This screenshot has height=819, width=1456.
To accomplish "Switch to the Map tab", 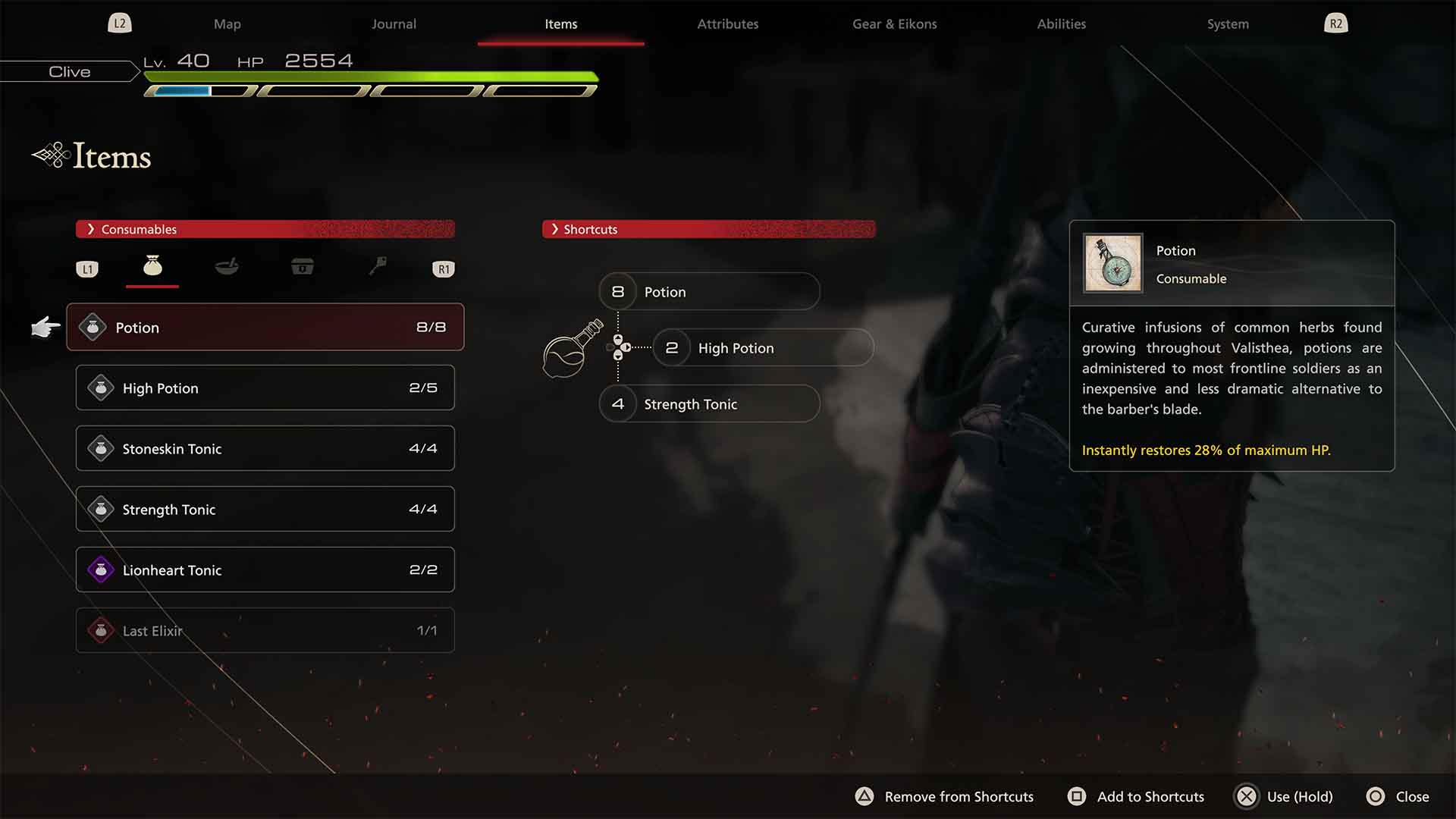I will coord(227,24).
